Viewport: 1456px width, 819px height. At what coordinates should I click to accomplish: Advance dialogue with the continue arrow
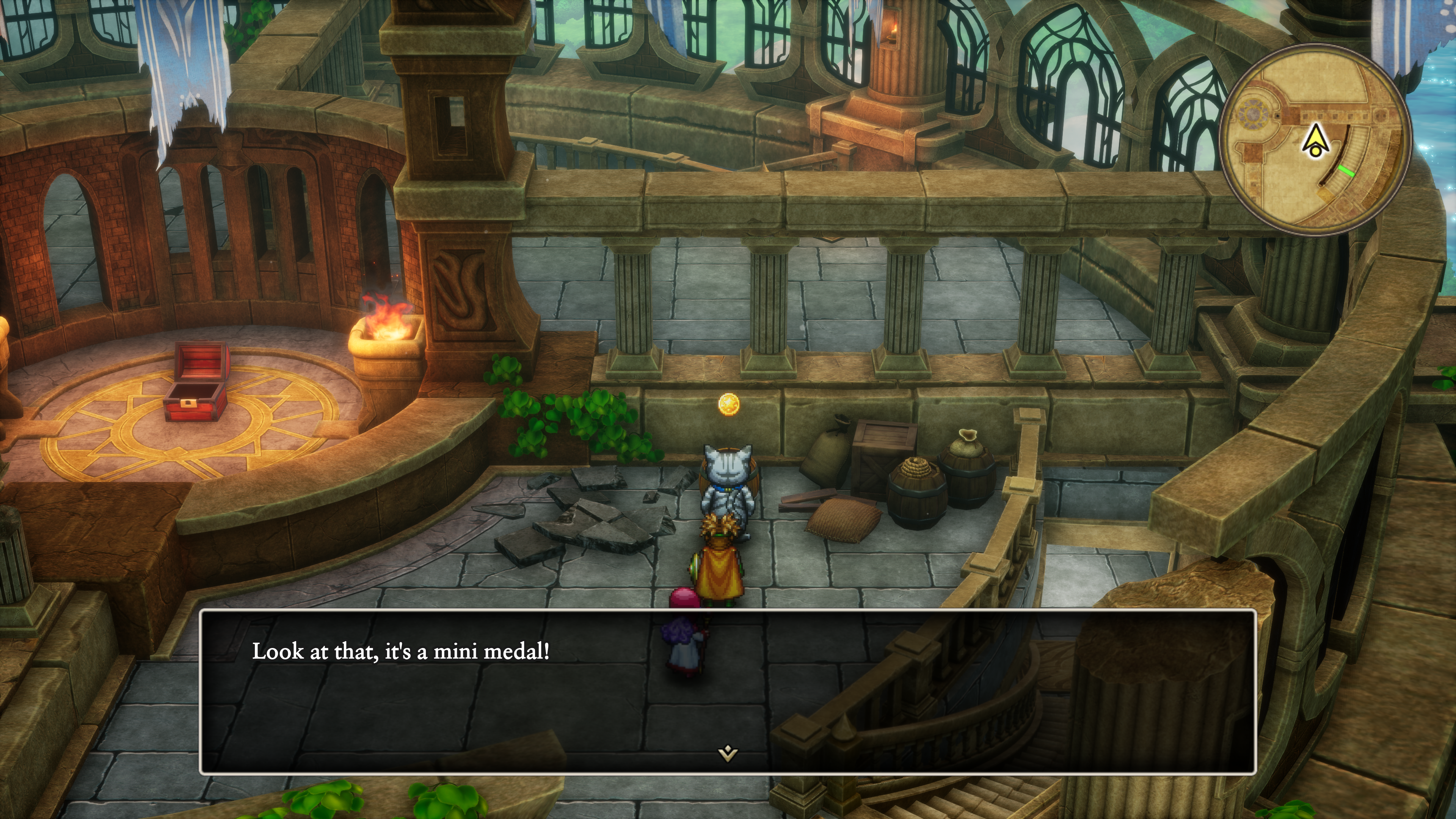[728, 753]
